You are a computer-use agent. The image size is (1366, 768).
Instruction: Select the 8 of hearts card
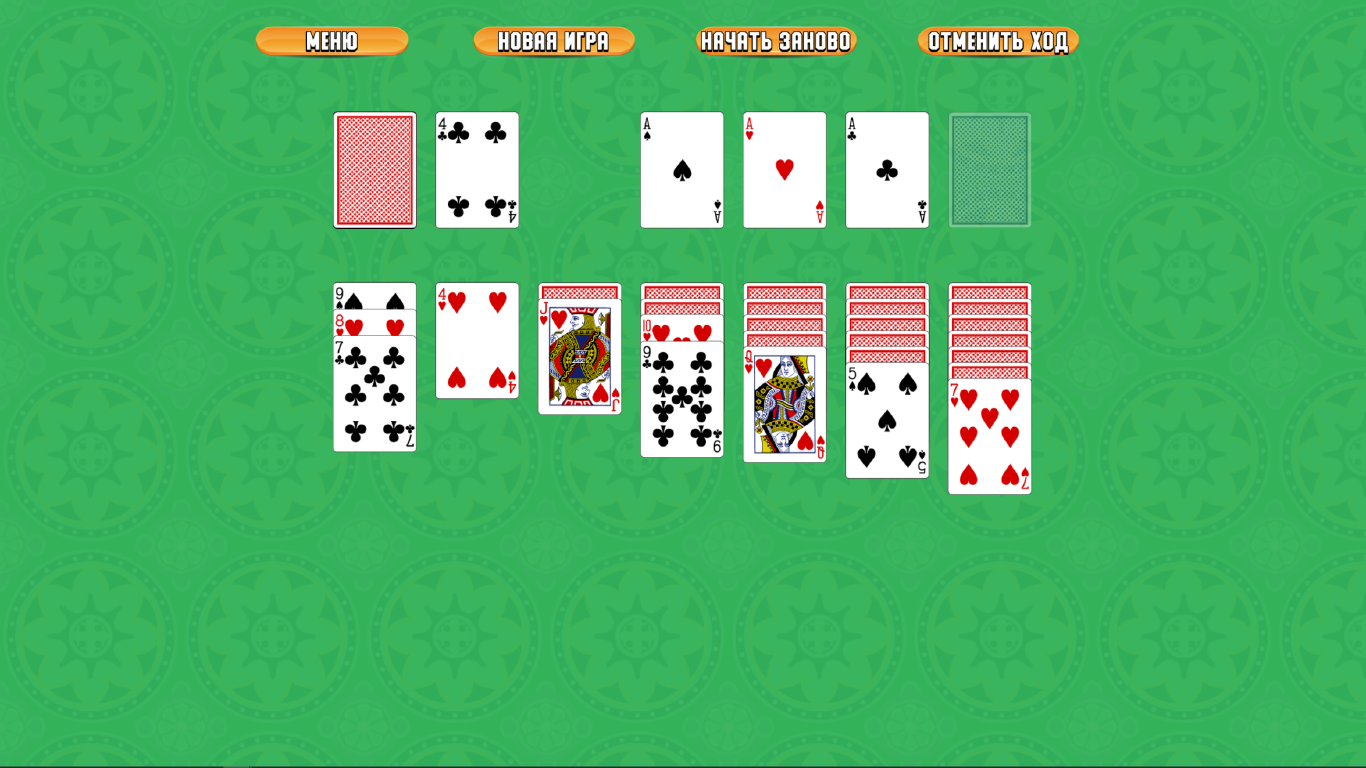tap(374, 322)
